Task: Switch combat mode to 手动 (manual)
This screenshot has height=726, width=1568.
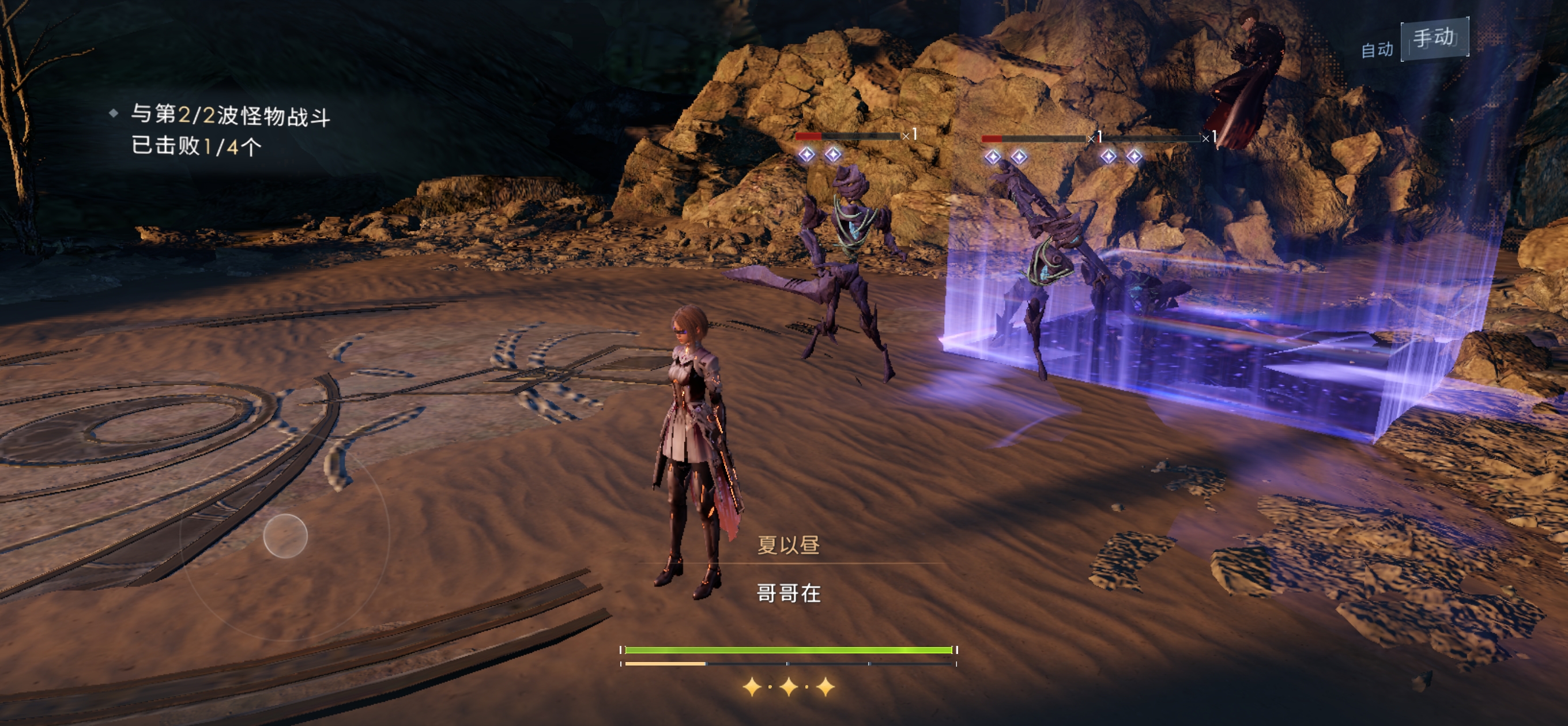Action: pos(1434,39)
